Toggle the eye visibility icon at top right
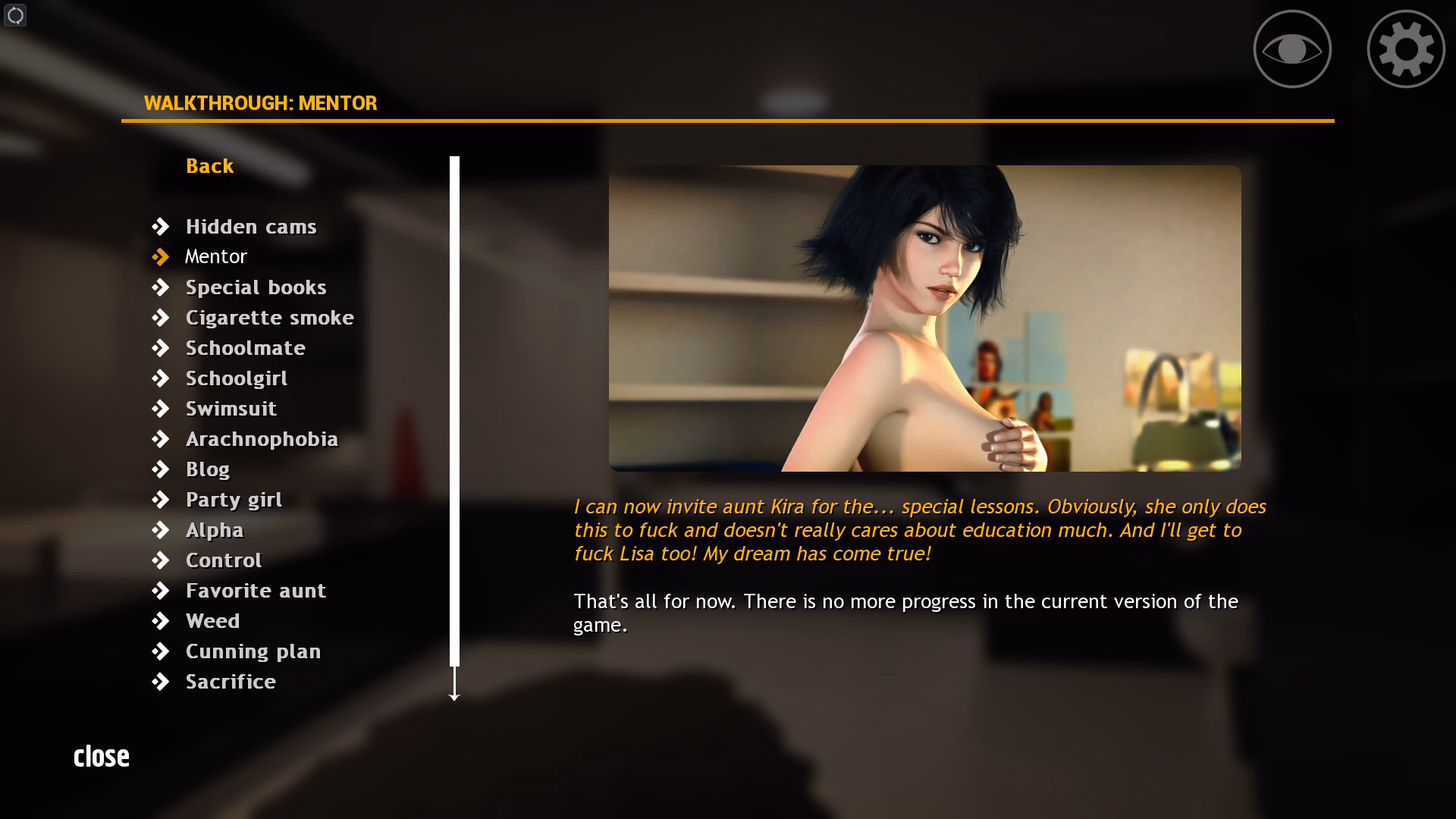1456x819 pixels. pyautogui.click(x=1291, y=48)
